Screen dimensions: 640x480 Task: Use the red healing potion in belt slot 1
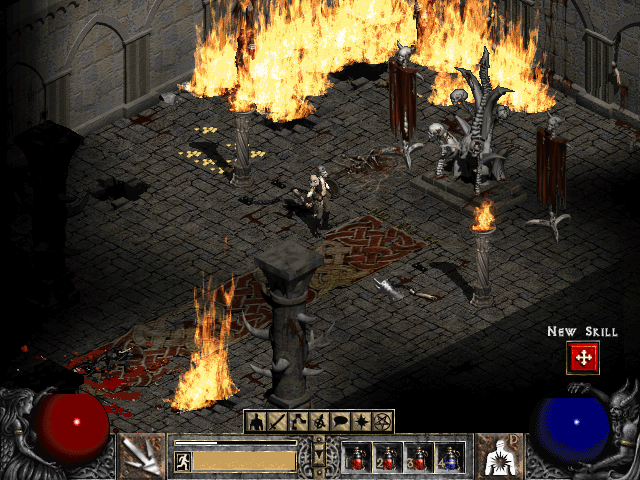(x=357, y=457)
